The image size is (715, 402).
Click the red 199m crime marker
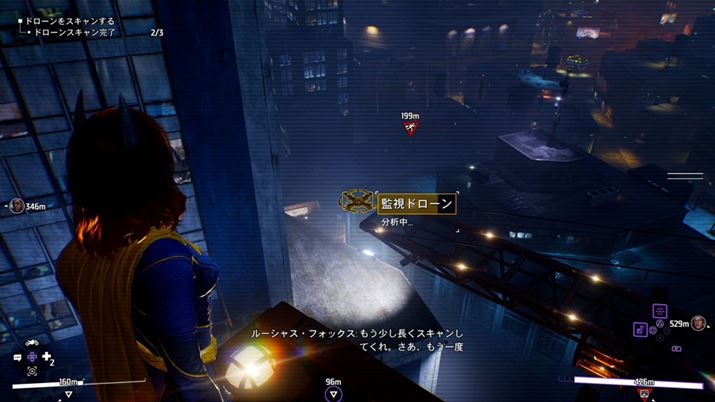(x=408, y=127)
